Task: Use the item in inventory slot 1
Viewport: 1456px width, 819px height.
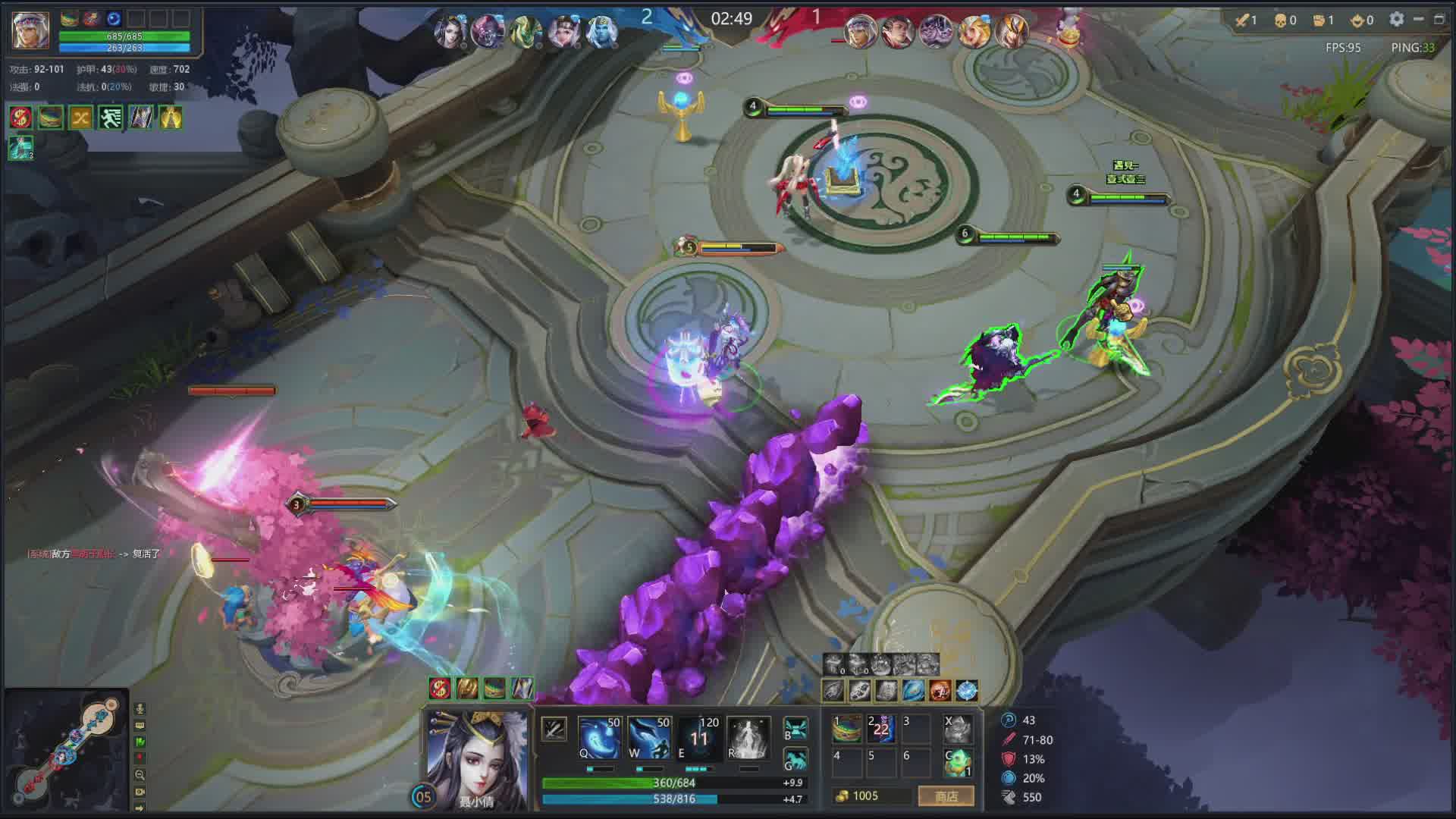Action: point(846,729)
